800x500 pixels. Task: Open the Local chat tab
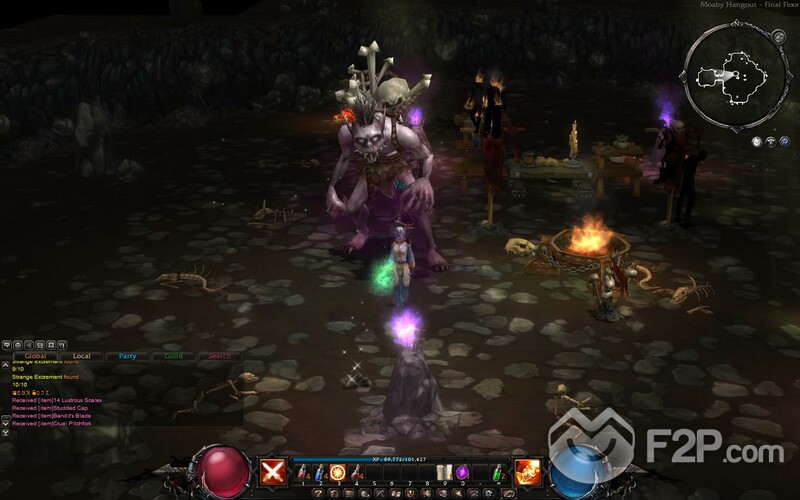82,355
